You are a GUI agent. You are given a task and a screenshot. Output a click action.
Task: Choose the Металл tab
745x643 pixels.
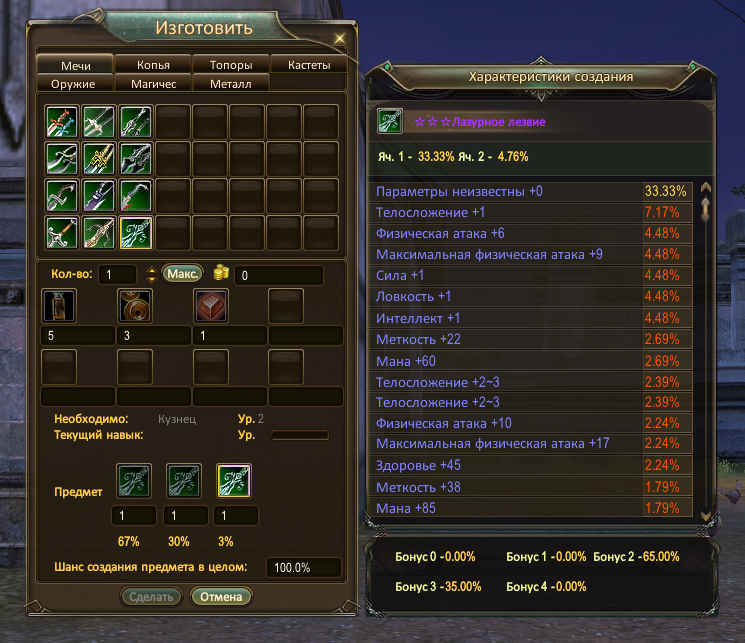point(231,83)
